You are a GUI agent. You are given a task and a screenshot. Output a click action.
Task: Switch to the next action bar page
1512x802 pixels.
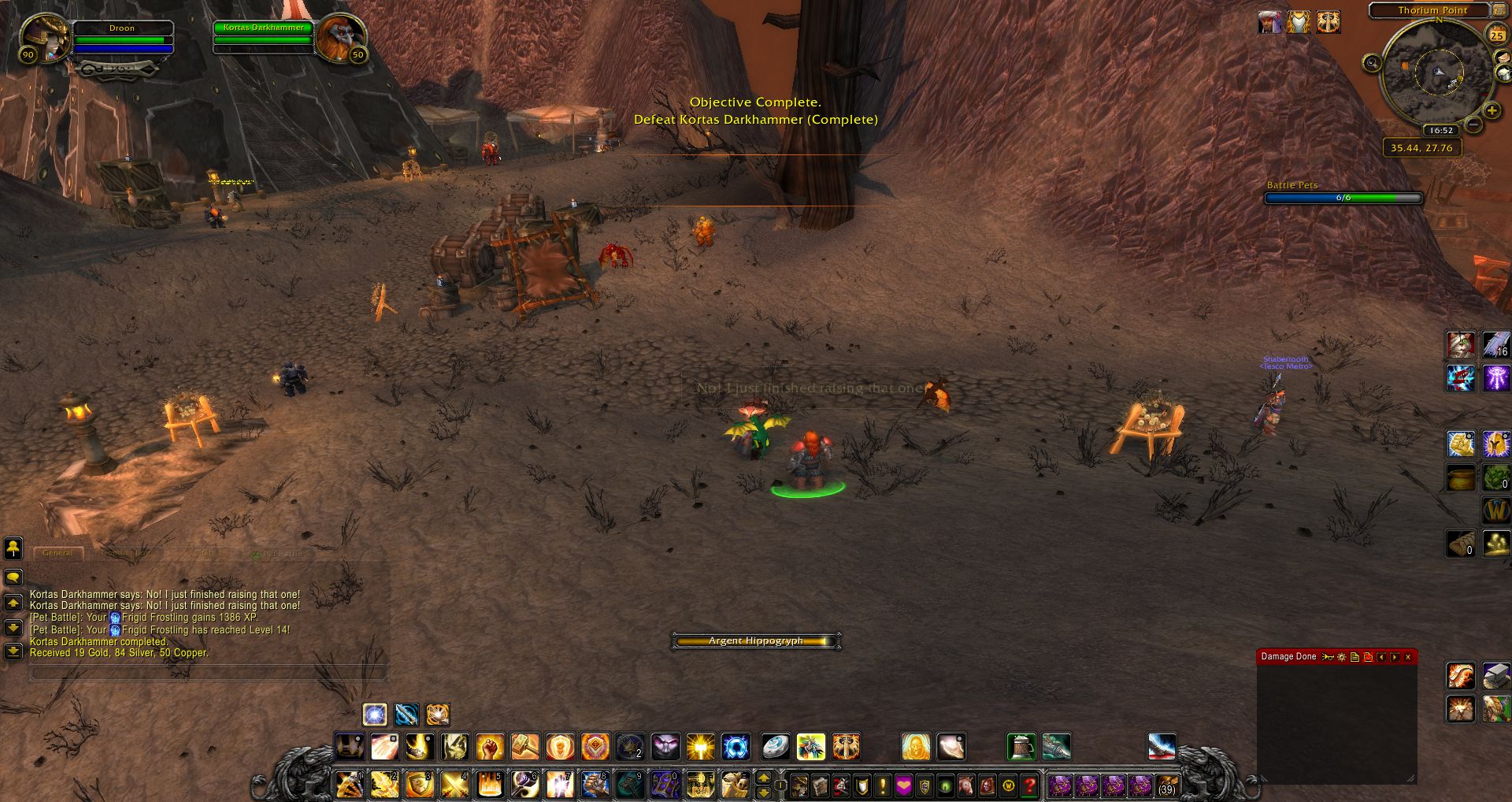763,778
